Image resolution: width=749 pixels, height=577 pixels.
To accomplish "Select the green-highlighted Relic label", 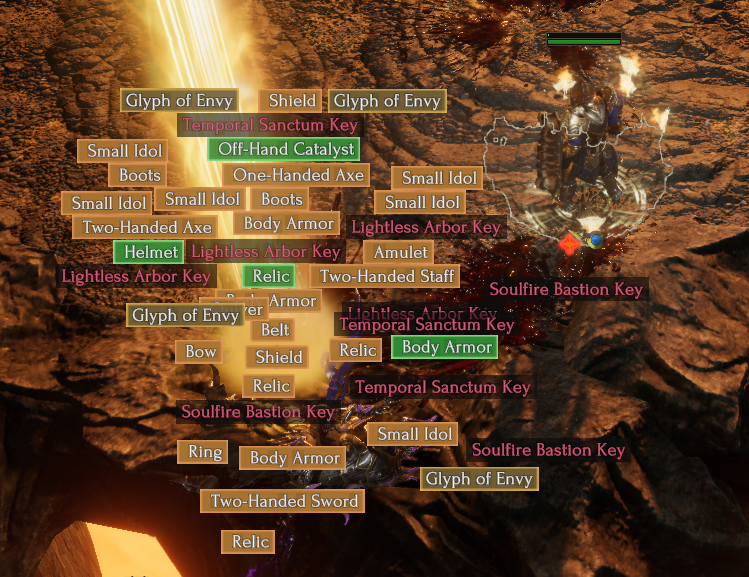I will pos(270,276).
